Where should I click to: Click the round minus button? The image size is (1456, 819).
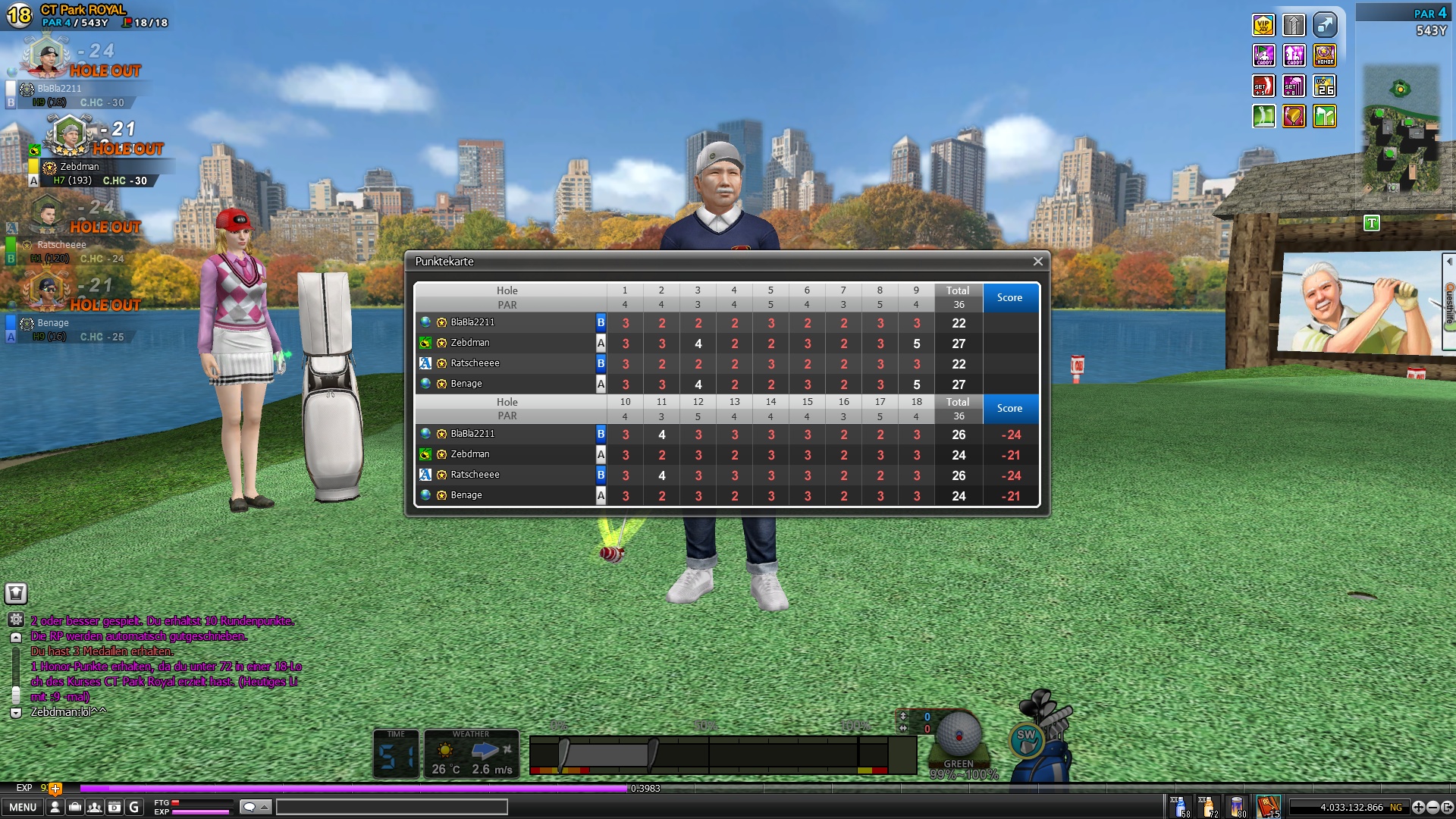point(1433,808)
